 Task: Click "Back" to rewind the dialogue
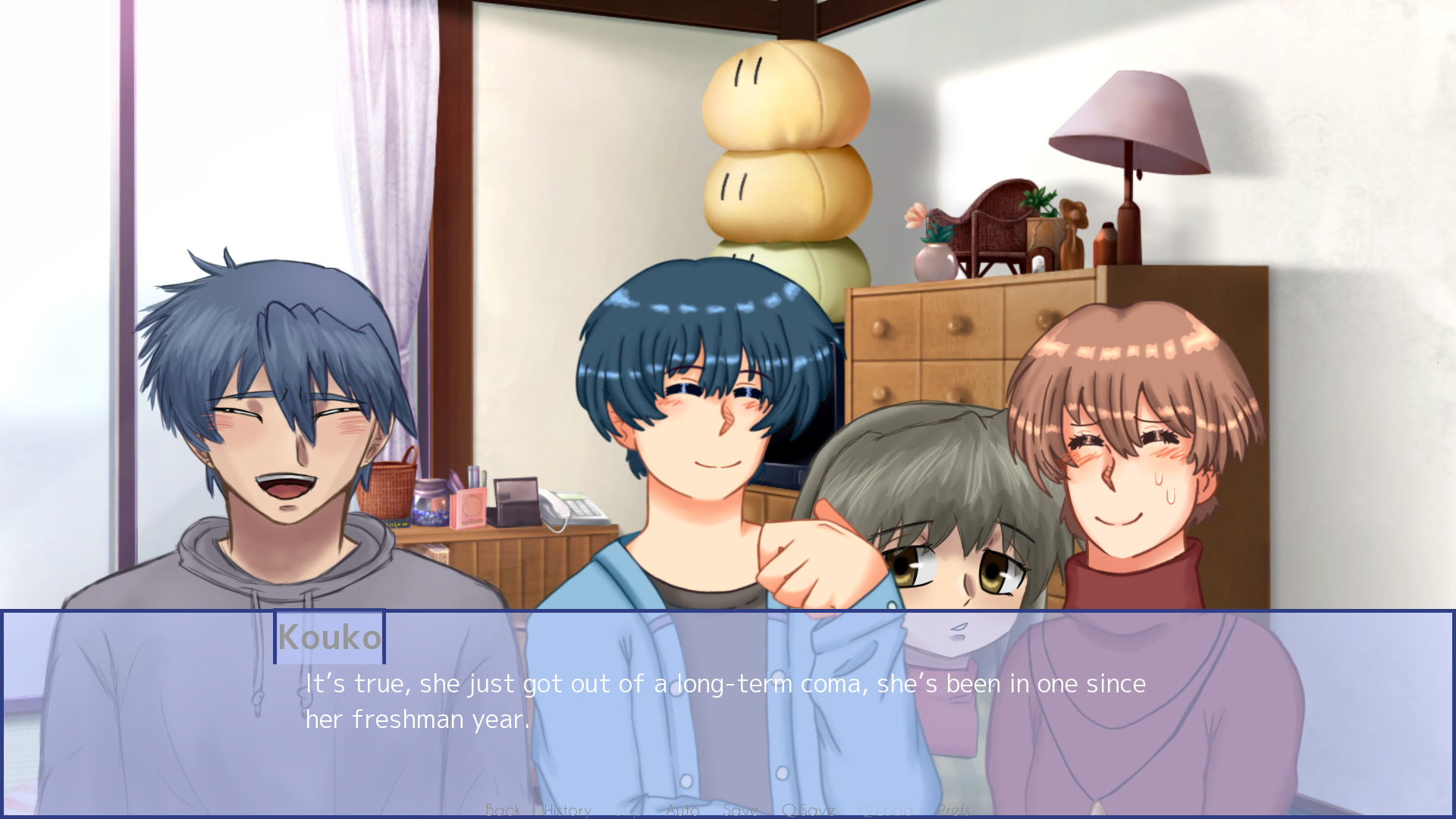point(502,809)
